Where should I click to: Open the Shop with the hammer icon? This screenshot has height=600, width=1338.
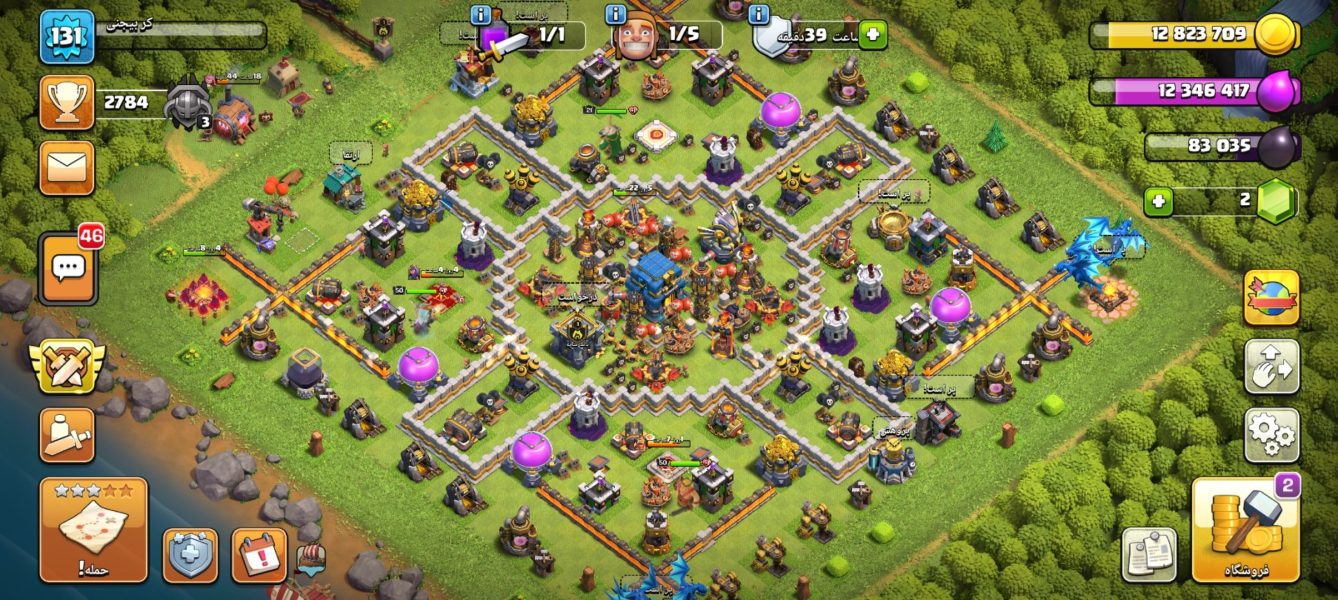[x=1245, y=530]
